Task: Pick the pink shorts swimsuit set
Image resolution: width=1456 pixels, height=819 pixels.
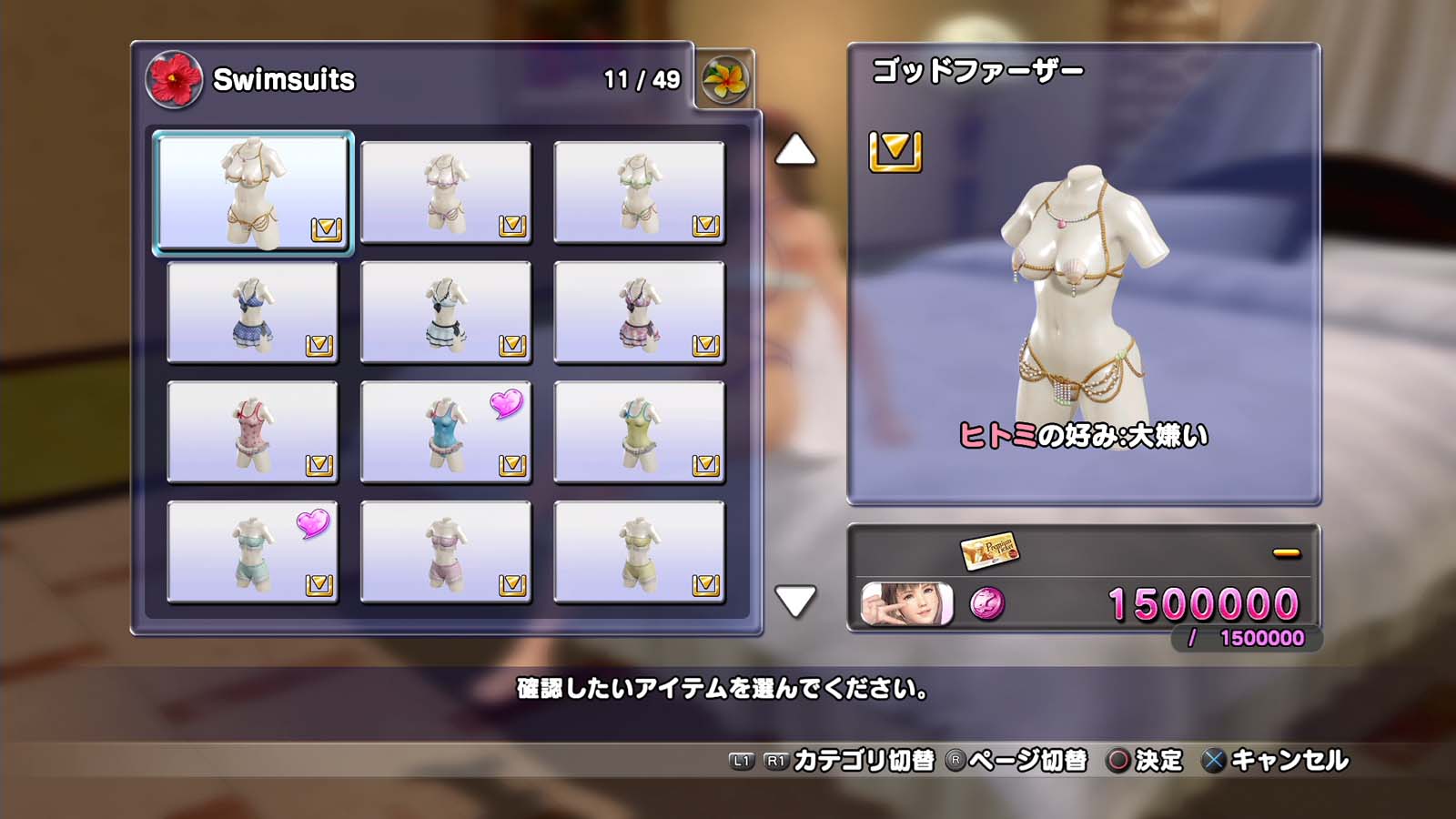Action: 446,552
